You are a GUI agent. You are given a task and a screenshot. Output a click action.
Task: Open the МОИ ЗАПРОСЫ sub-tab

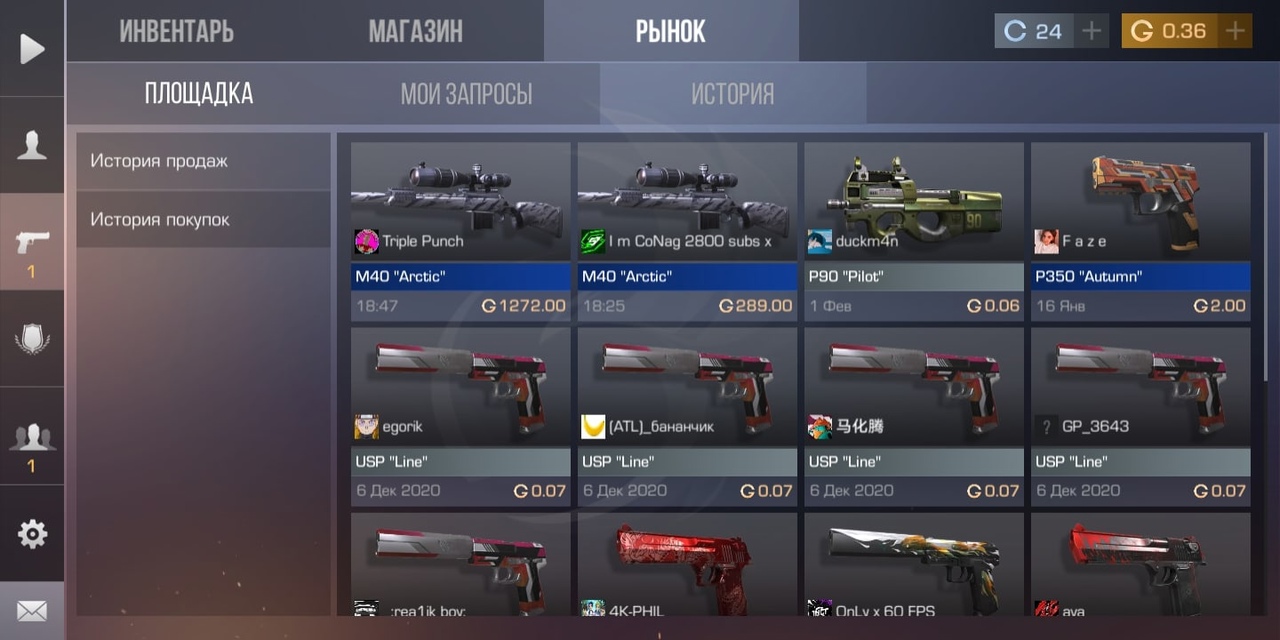[466, 94]
